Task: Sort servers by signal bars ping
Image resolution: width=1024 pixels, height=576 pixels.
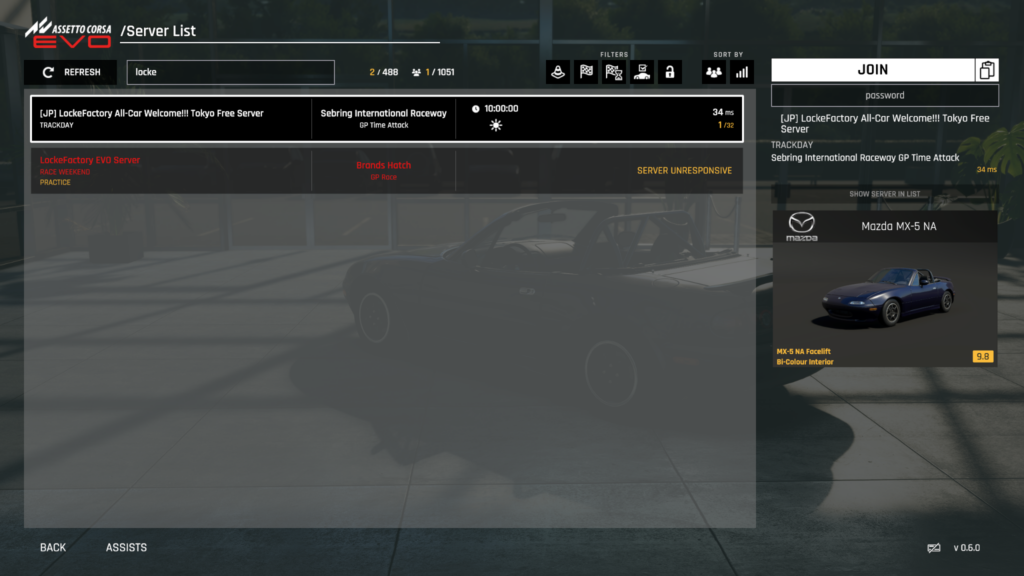Action: [742, 72]
